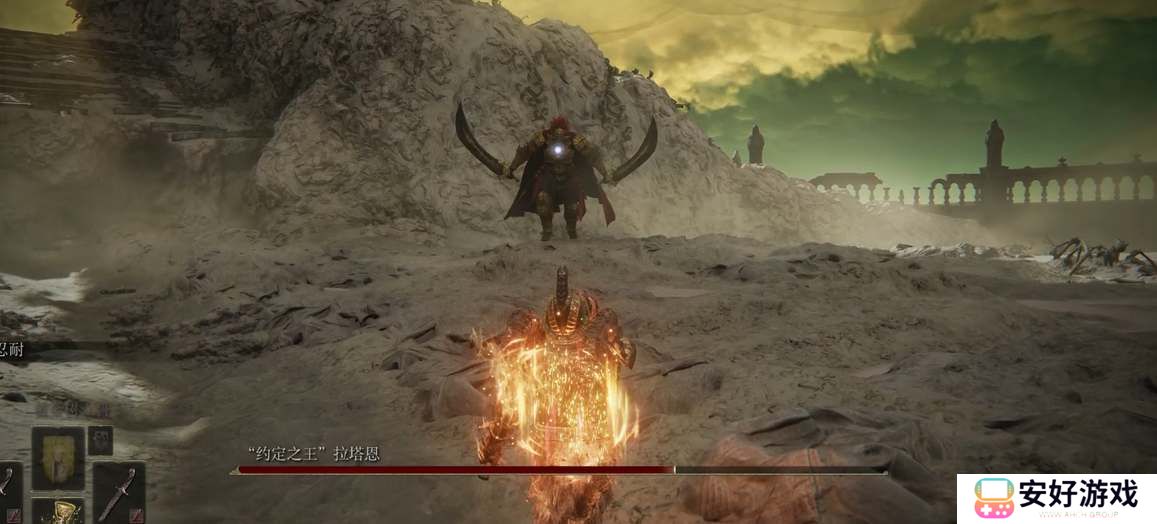Click the small dark slot beside the spell

tap(101, 440)
